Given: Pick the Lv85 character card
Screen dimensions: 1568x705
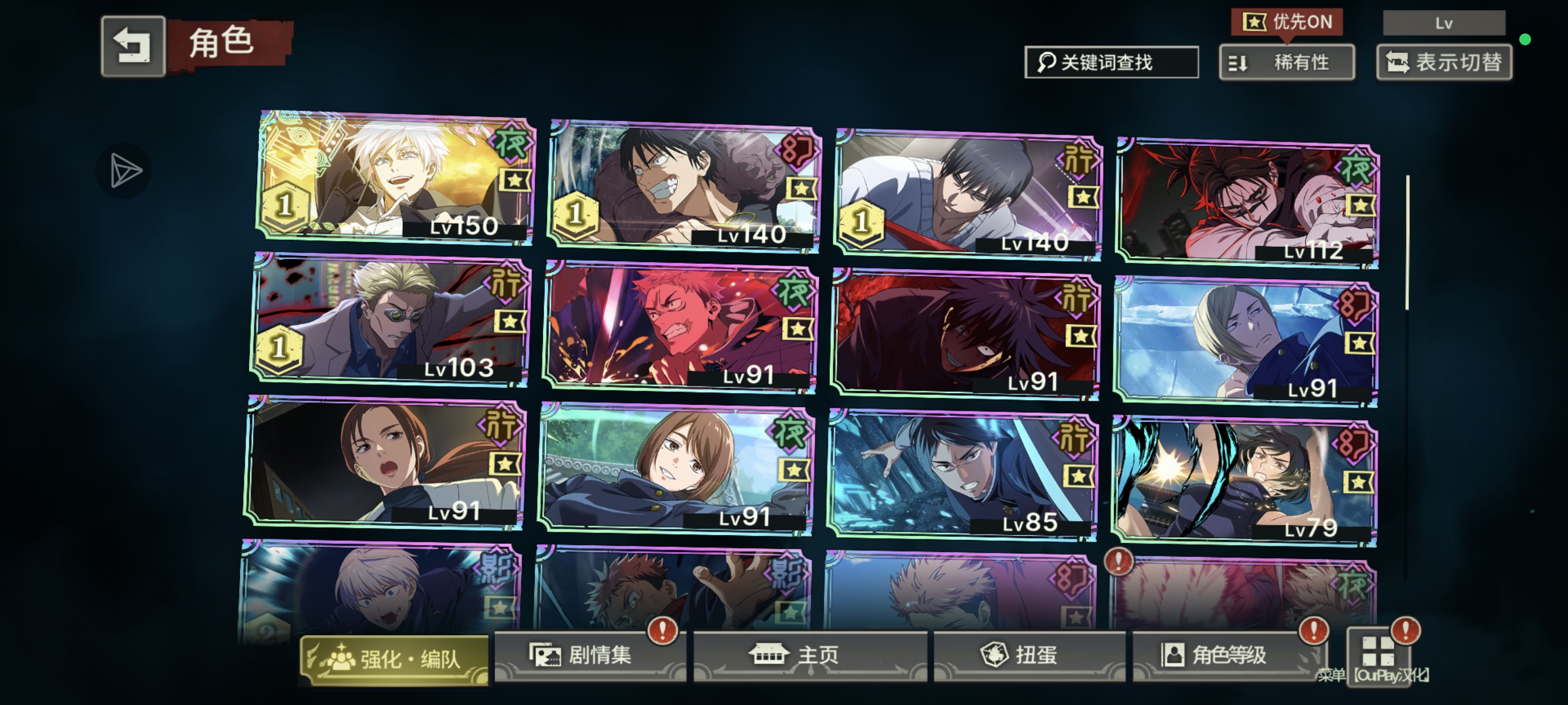Looking at the screenshot, I should coord(963,476).
